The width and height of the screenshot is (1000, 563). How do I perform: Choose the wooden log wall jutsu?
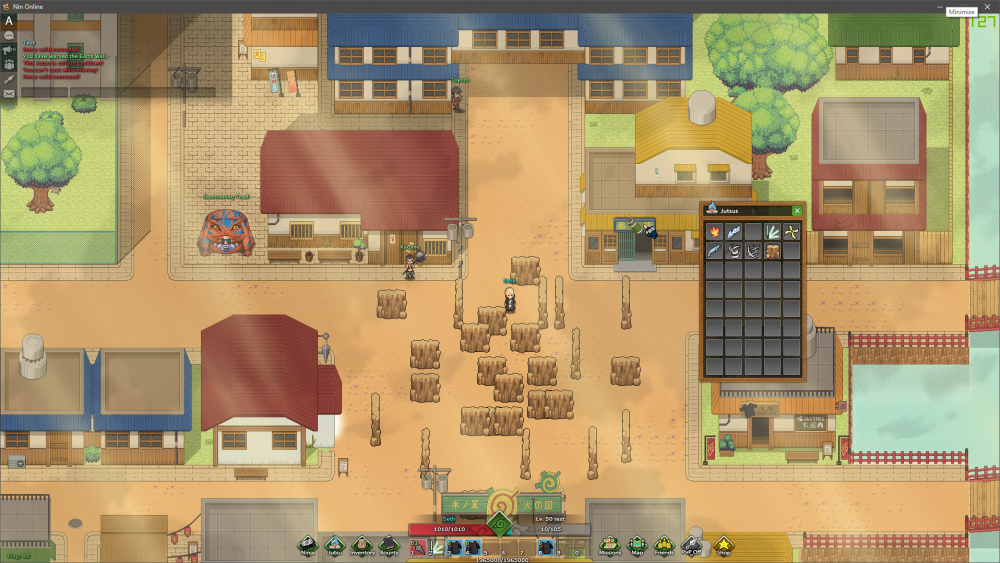coord(772,251)
